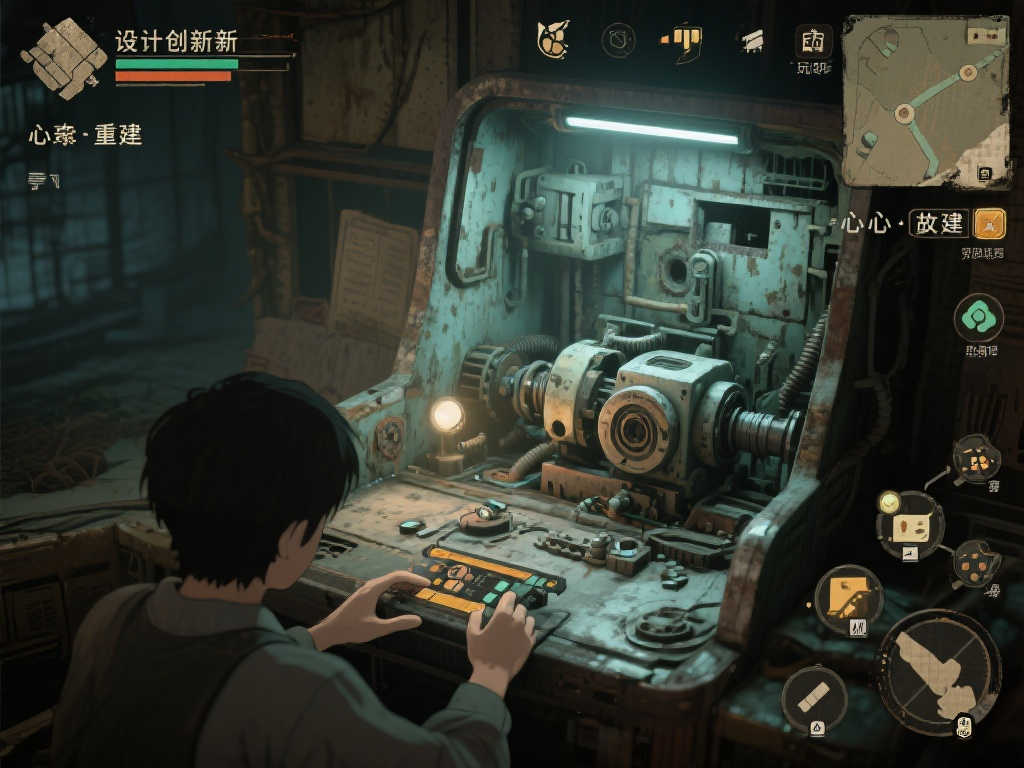Open the minimap in the corner
Image resolution: width=1024 pixels, height=768 pixels.
point(925,101)
